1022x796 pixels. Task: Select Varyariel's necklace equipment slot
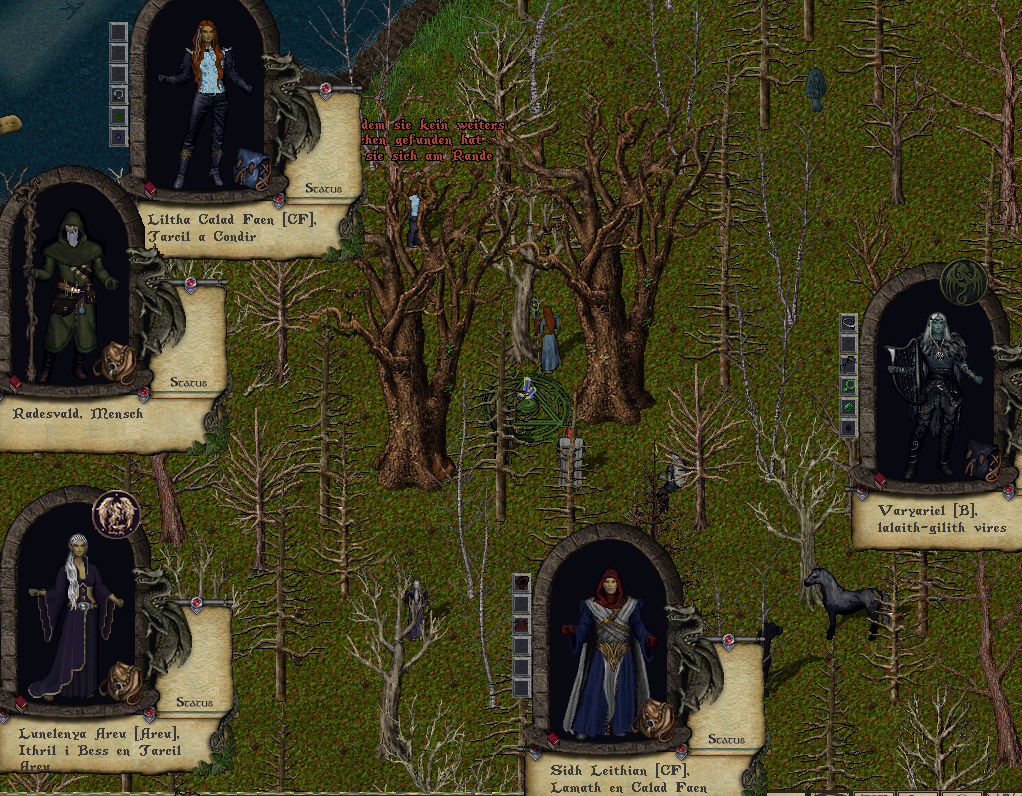(x=848, y=321)
